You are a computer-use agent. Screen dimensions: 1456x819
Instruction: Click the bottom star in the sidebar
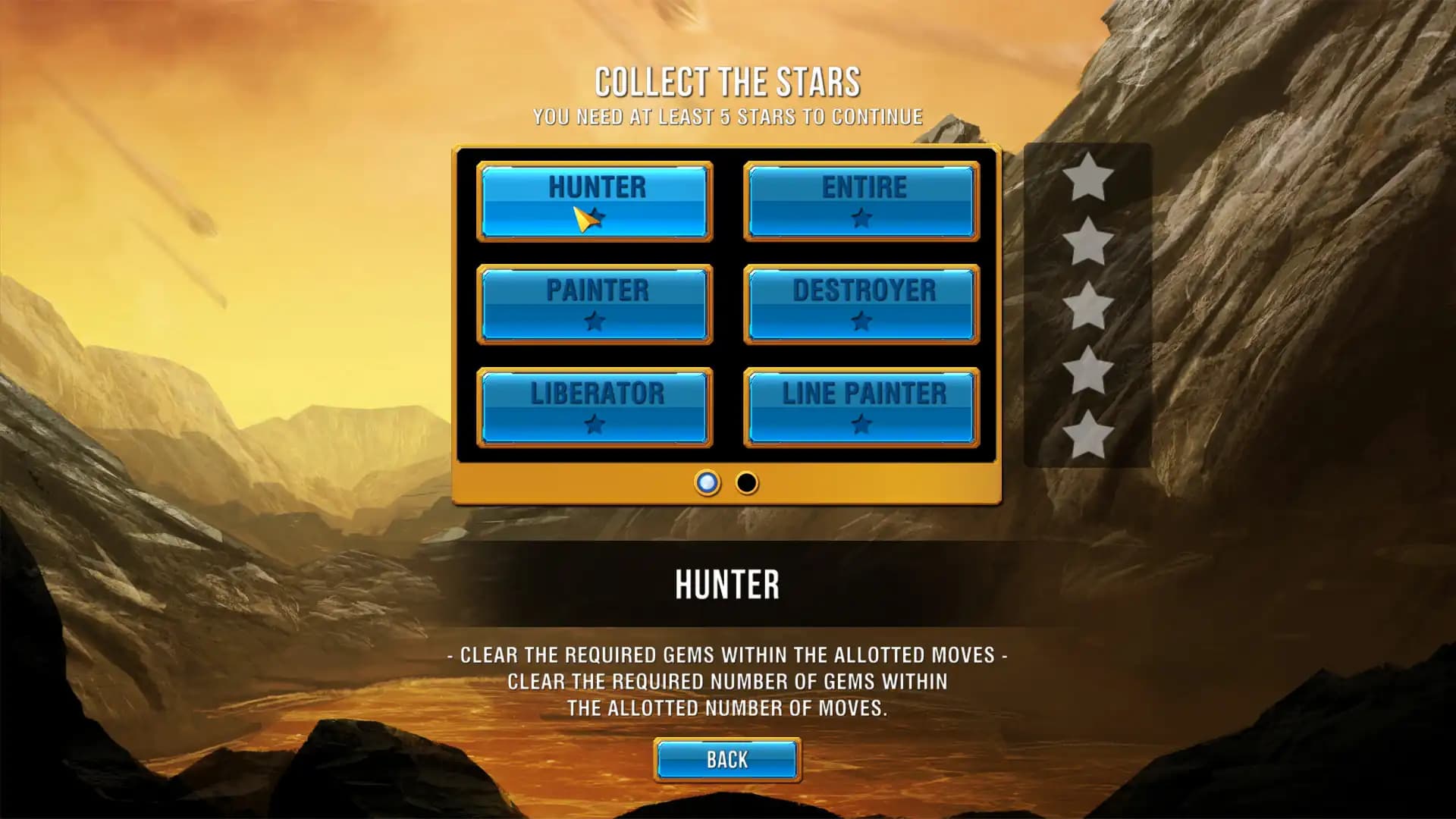point(1087,432)
